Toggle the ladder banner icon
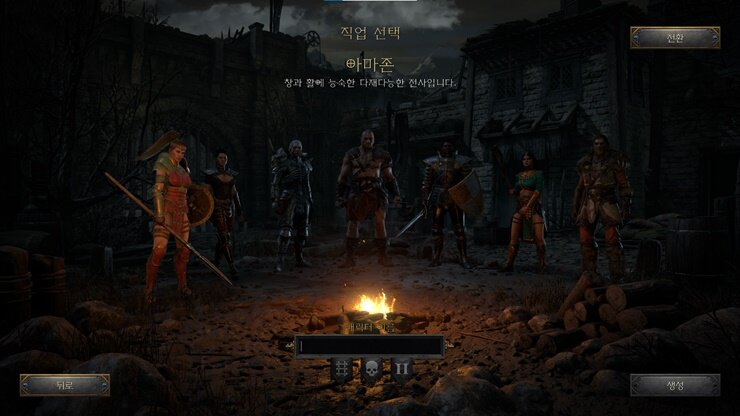This screenshot has height=416, width=740. [341, 369]
